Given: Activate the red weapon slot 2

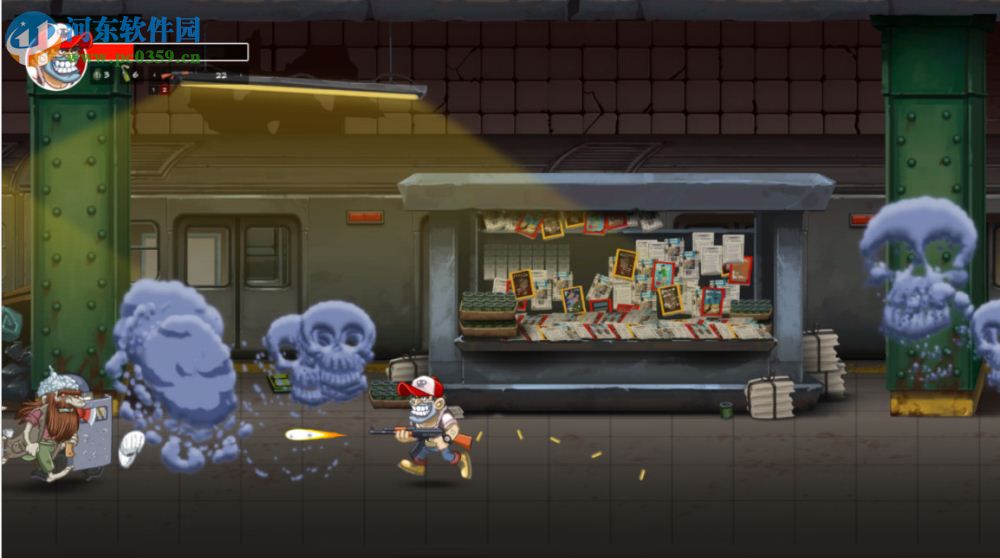Looking at the screenshot, I should (x=164, y=90).
